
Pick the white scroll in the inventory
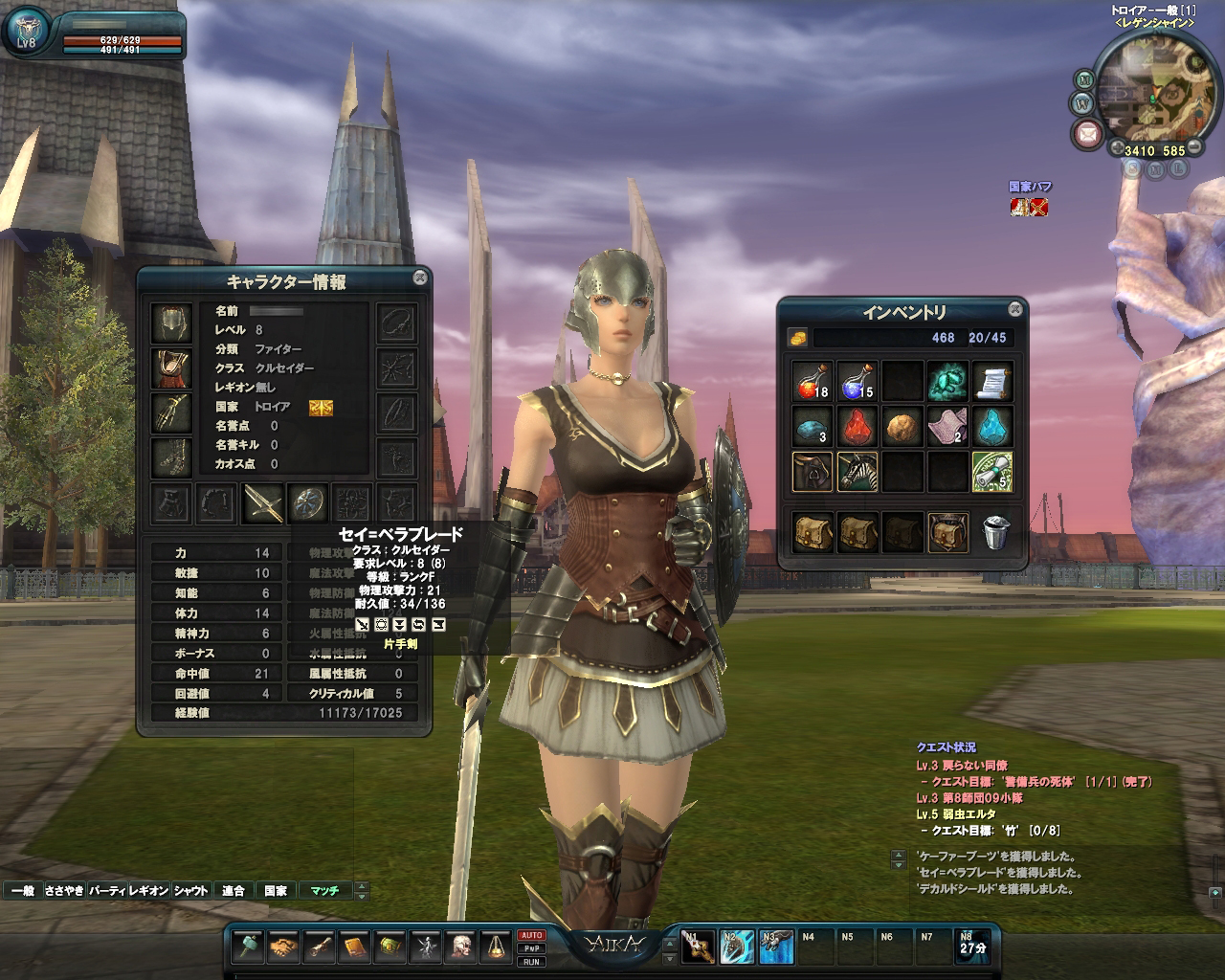992,381
